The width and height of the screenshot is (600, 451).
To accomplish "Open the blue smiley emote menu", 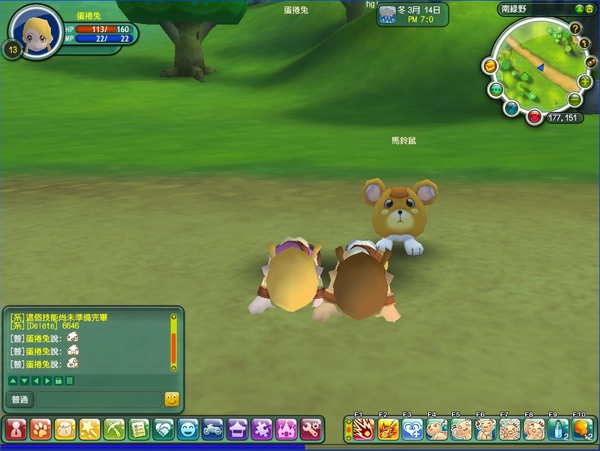I will tap(187, 429).
